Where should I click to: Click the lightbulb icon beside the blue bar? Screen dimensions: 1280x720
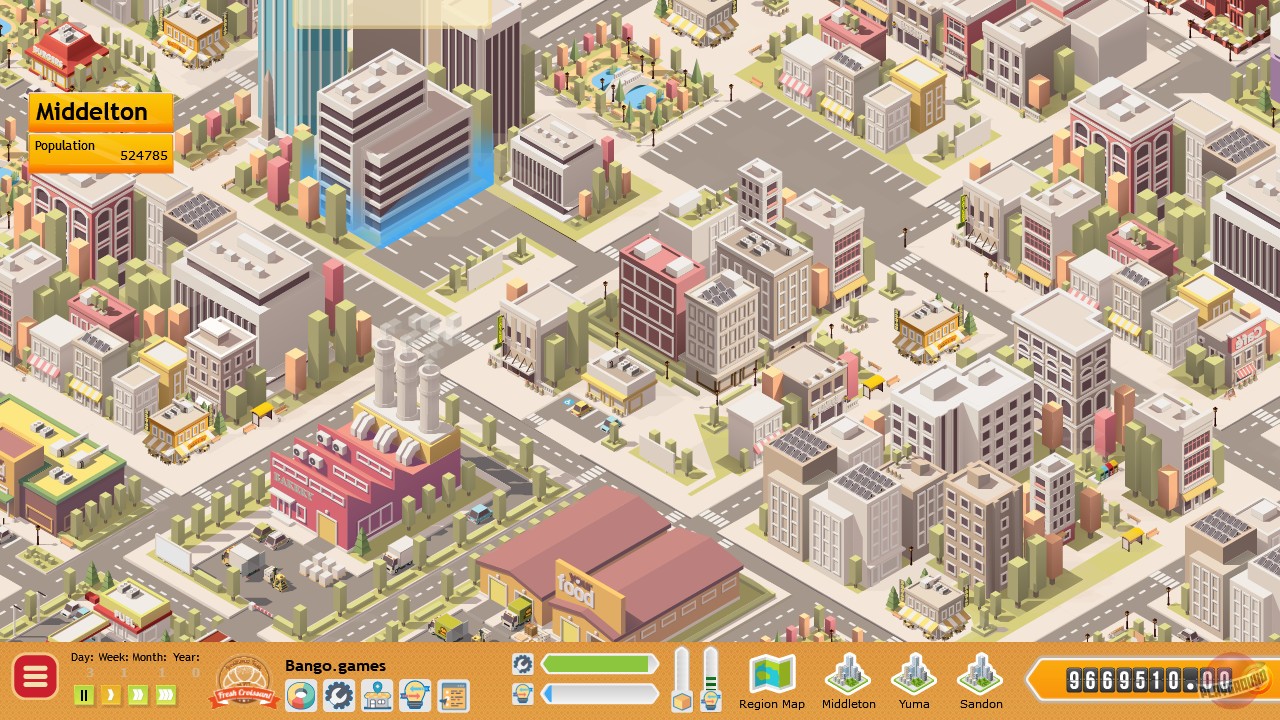[522, 693]
